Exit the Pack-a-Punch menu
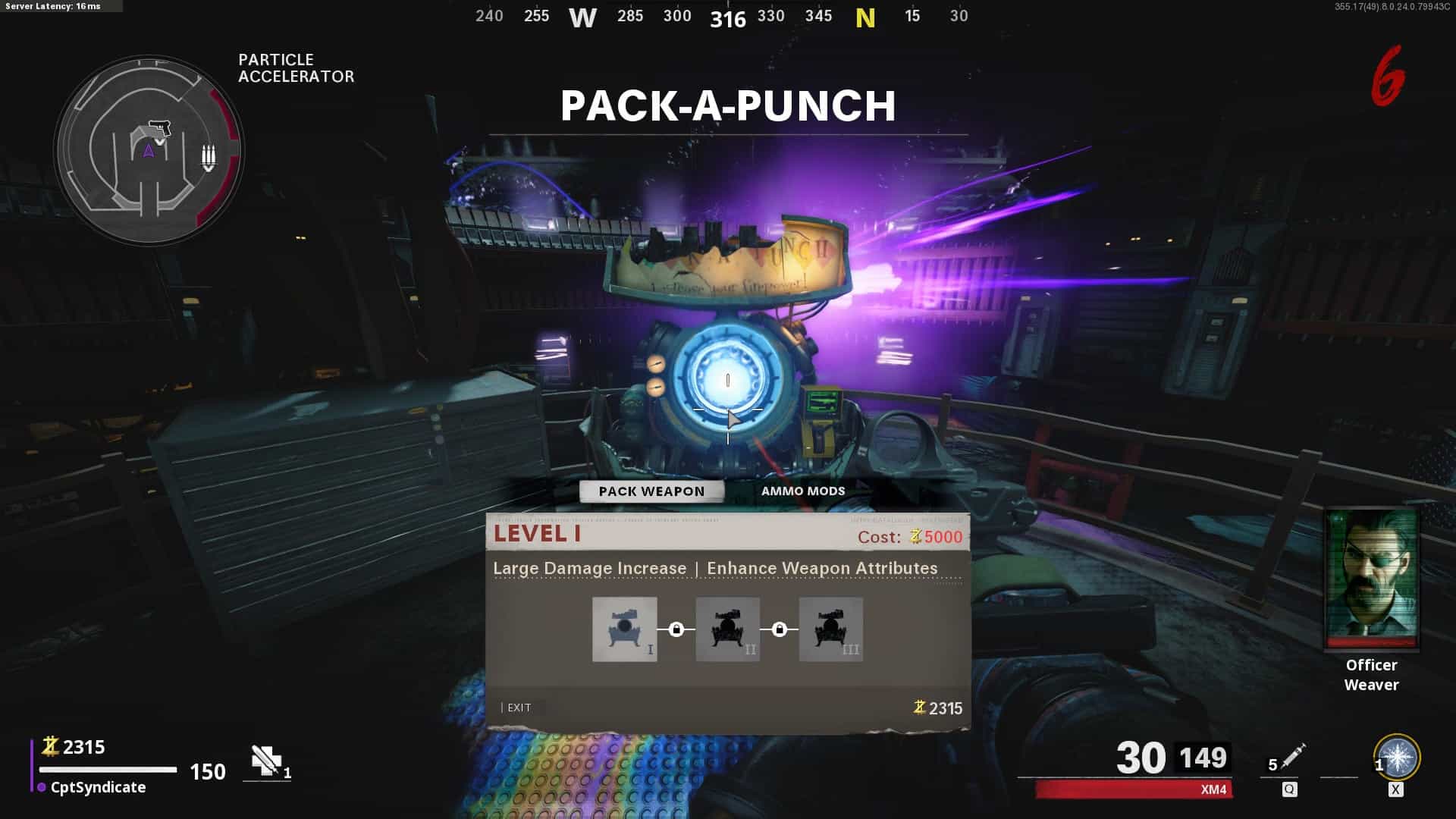 pyautogui.click(x=519, y=708)
